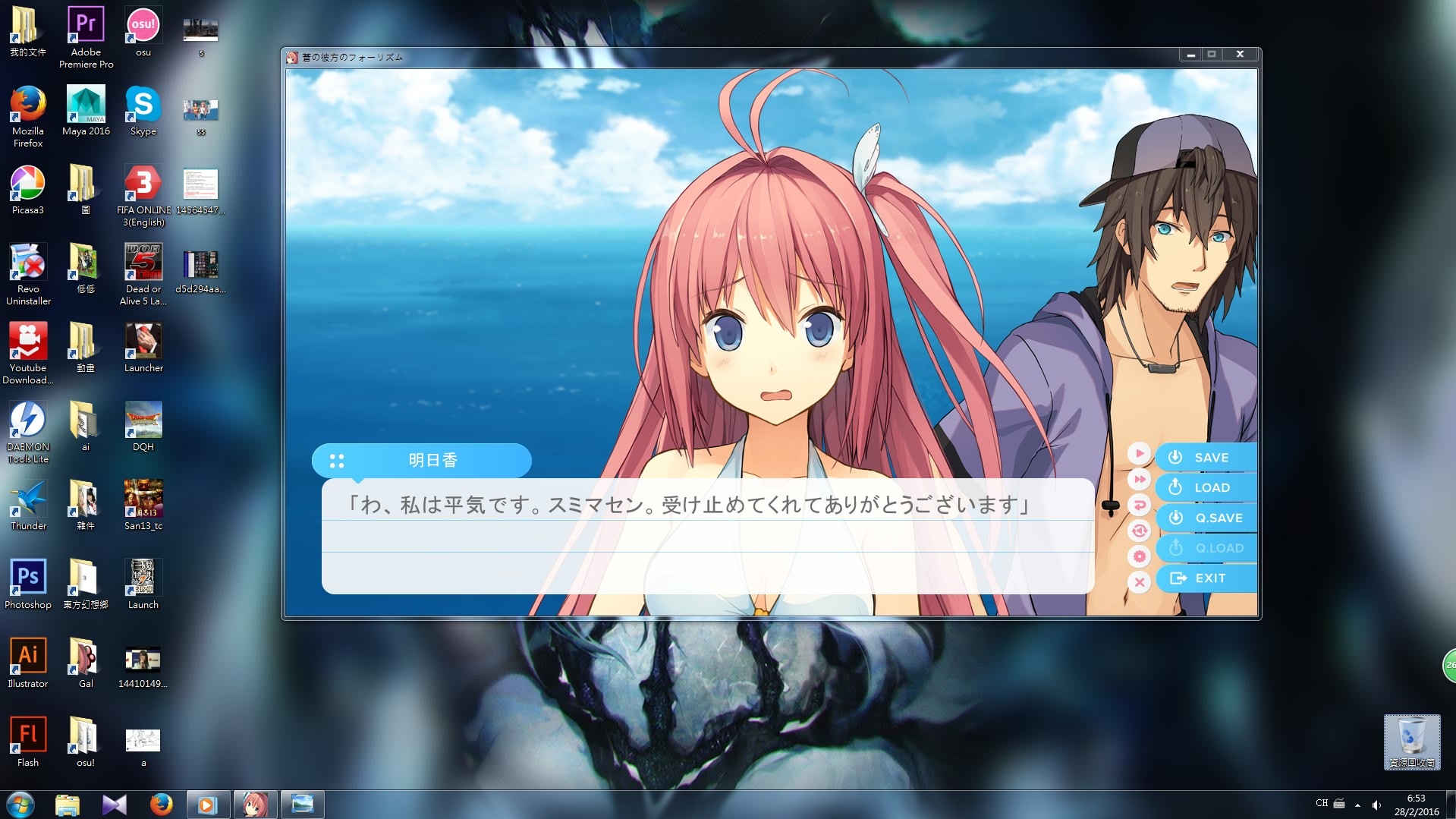
Task: Hide the message window with the X icon
Action: 1139,582
